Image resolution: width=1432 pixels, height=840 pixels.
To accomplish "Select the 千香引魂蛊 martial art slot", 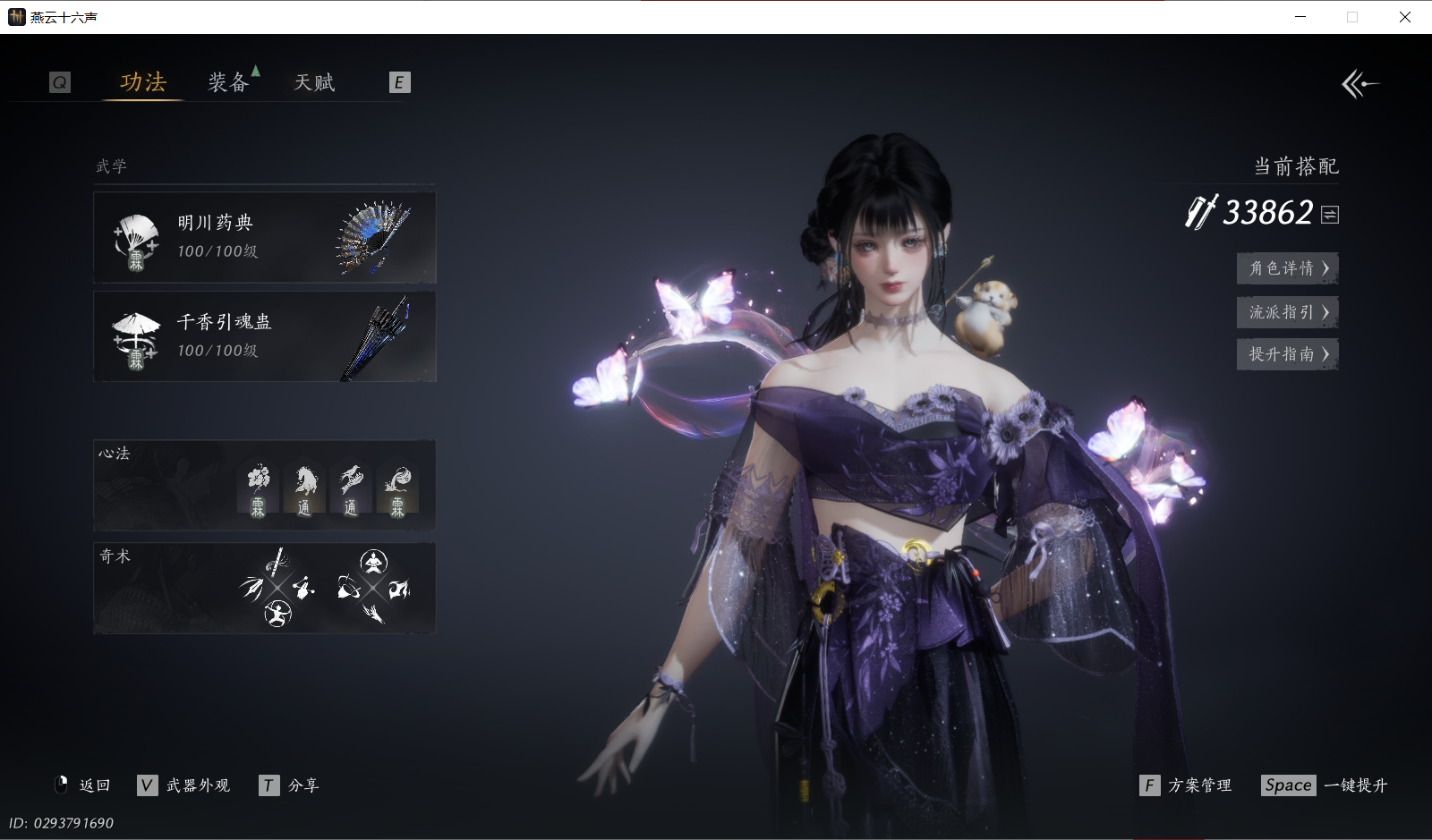I will pyautogui.click(x=264, y=336).
